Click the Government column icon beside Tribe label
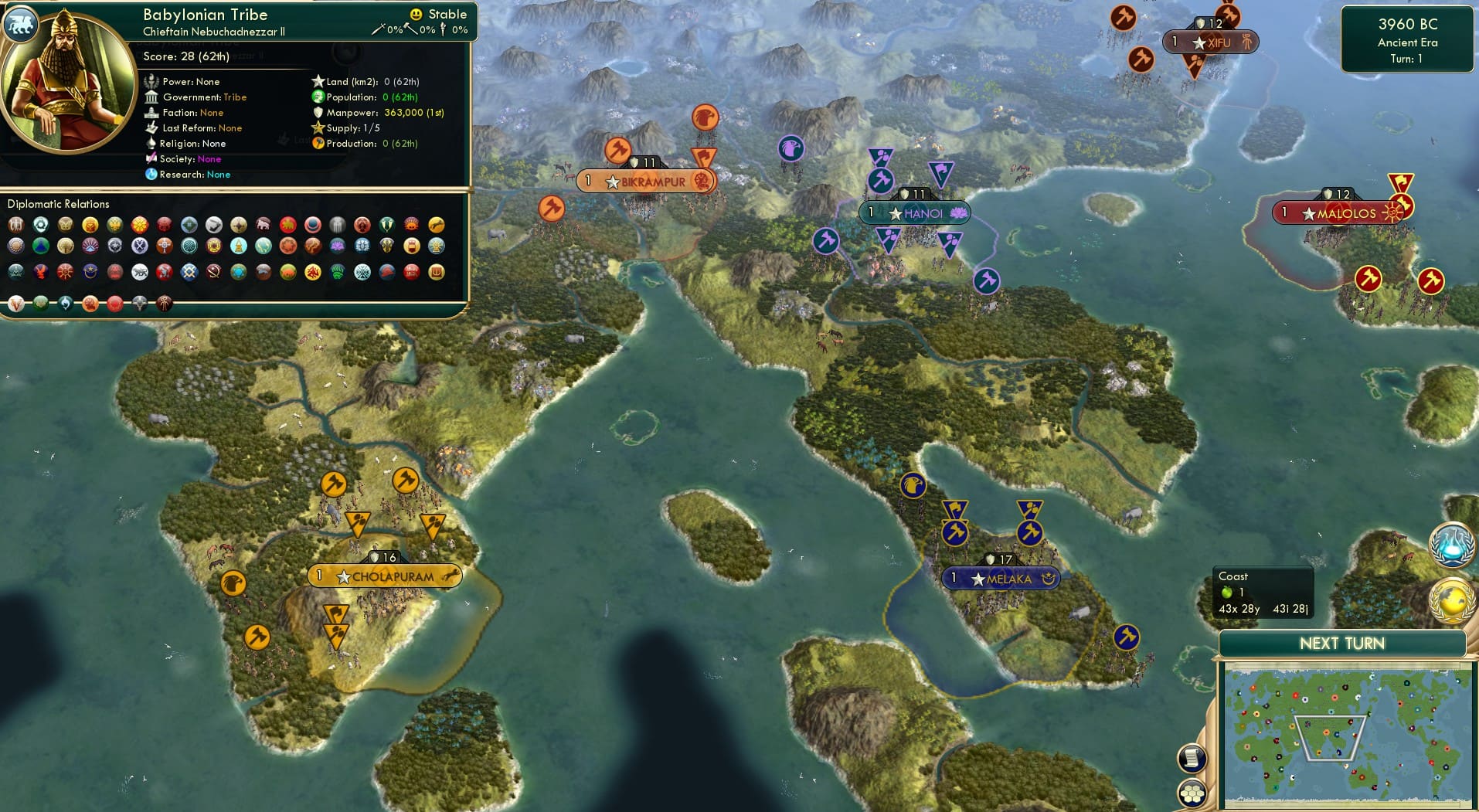 [x=151, y=97]
